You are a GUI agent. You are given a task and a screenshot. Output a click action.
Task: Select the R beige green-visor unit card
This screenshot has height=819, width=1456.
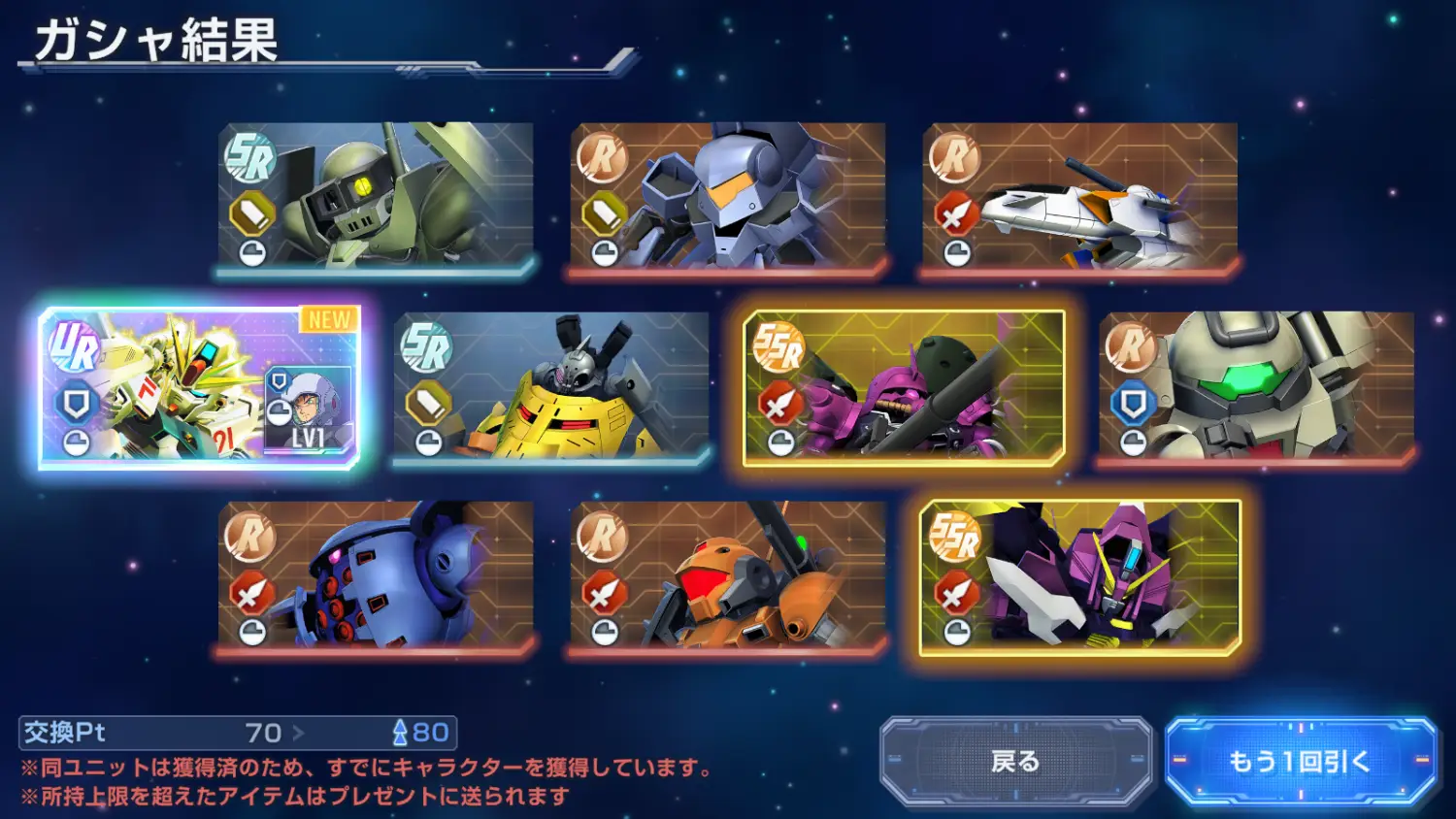click(x=1256, y=387)
